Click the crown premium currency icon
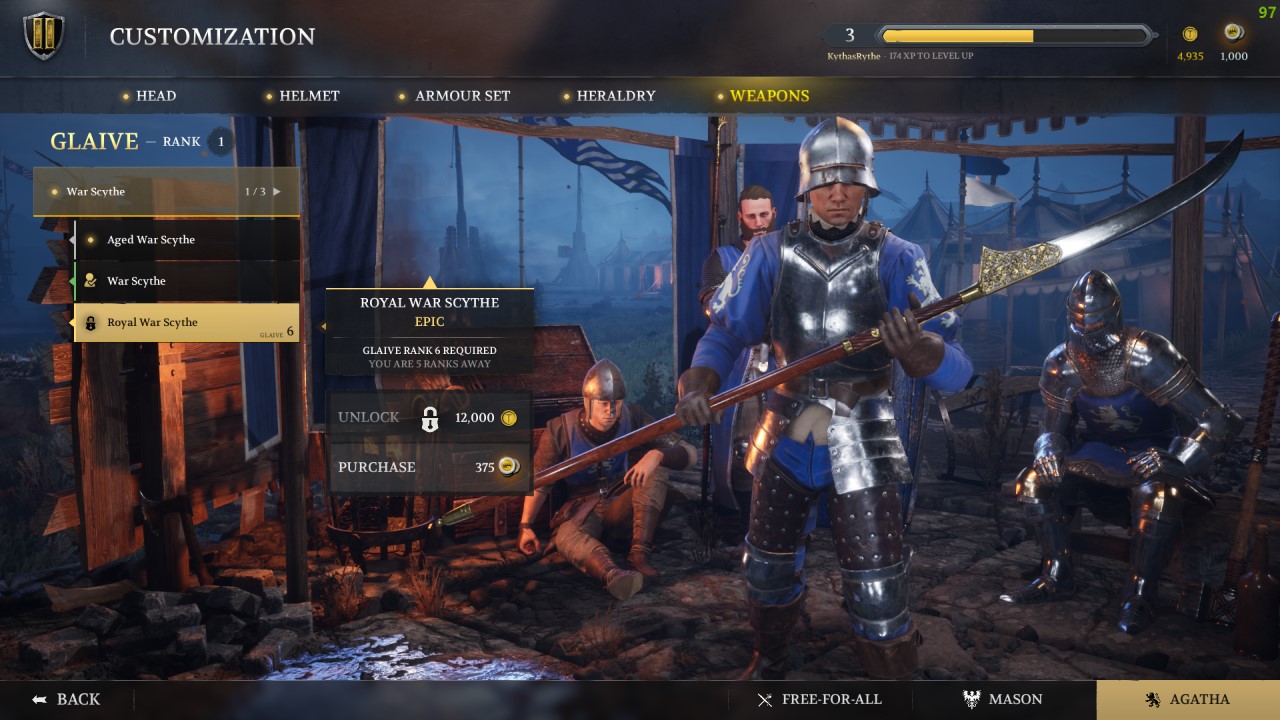This screenshot has width=1280, height=720. click(x=1232, y=33)
